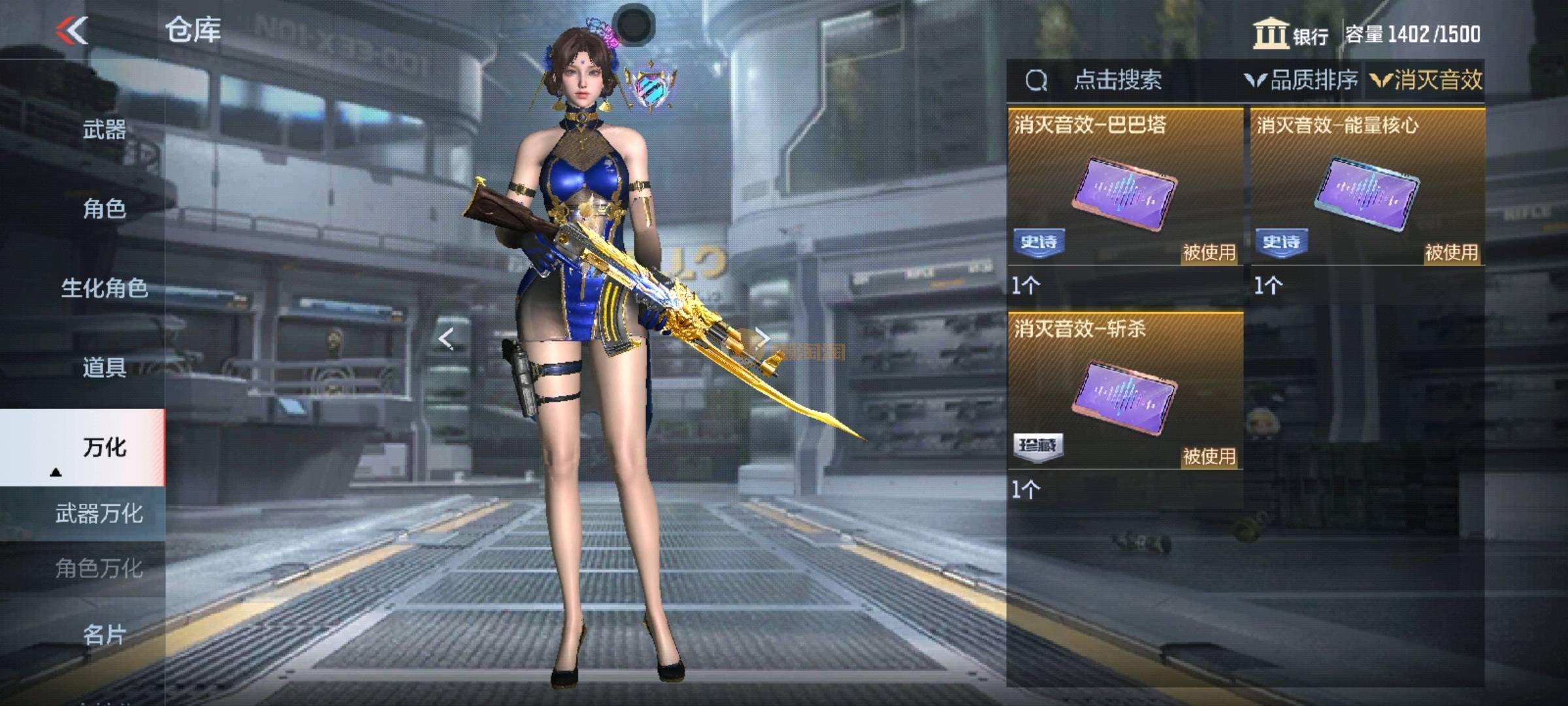1568x706 pixels.
Task: Open the 银行 bank
Action: point(1291,34)
